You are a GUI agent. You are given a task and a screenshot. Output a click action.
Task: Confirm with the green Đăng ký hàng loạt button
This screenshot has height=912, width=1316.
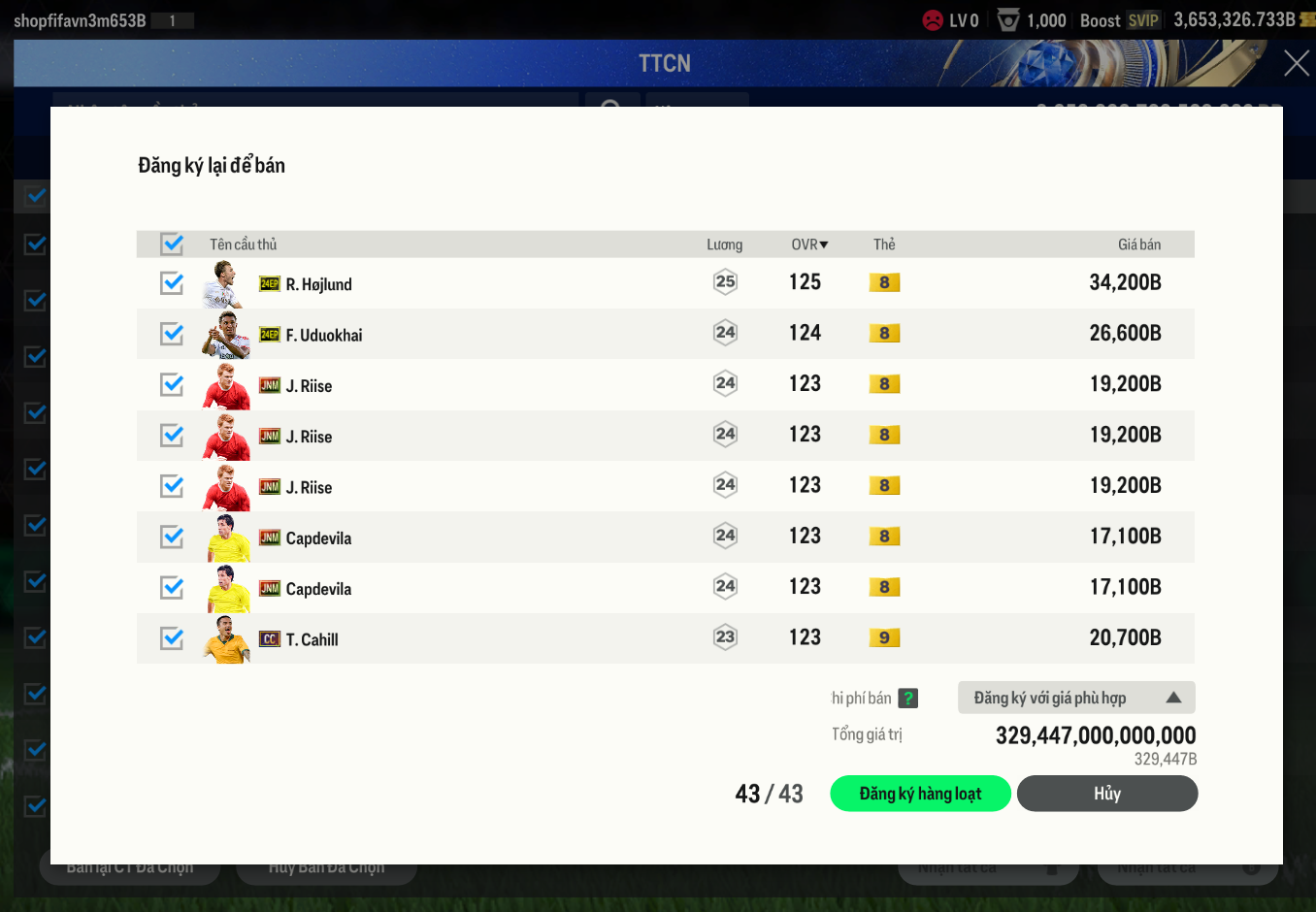[x=920, y=794]
